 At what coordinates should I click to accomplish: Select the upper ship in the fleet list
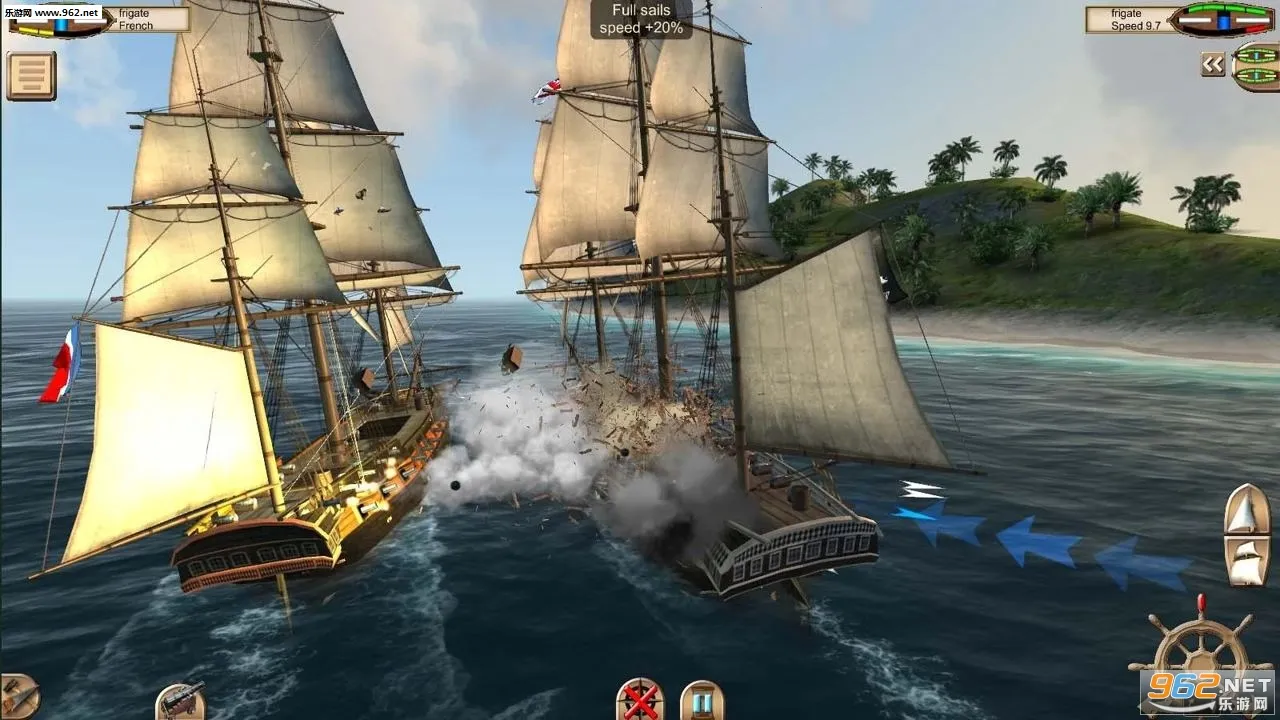click(1257, 53)
